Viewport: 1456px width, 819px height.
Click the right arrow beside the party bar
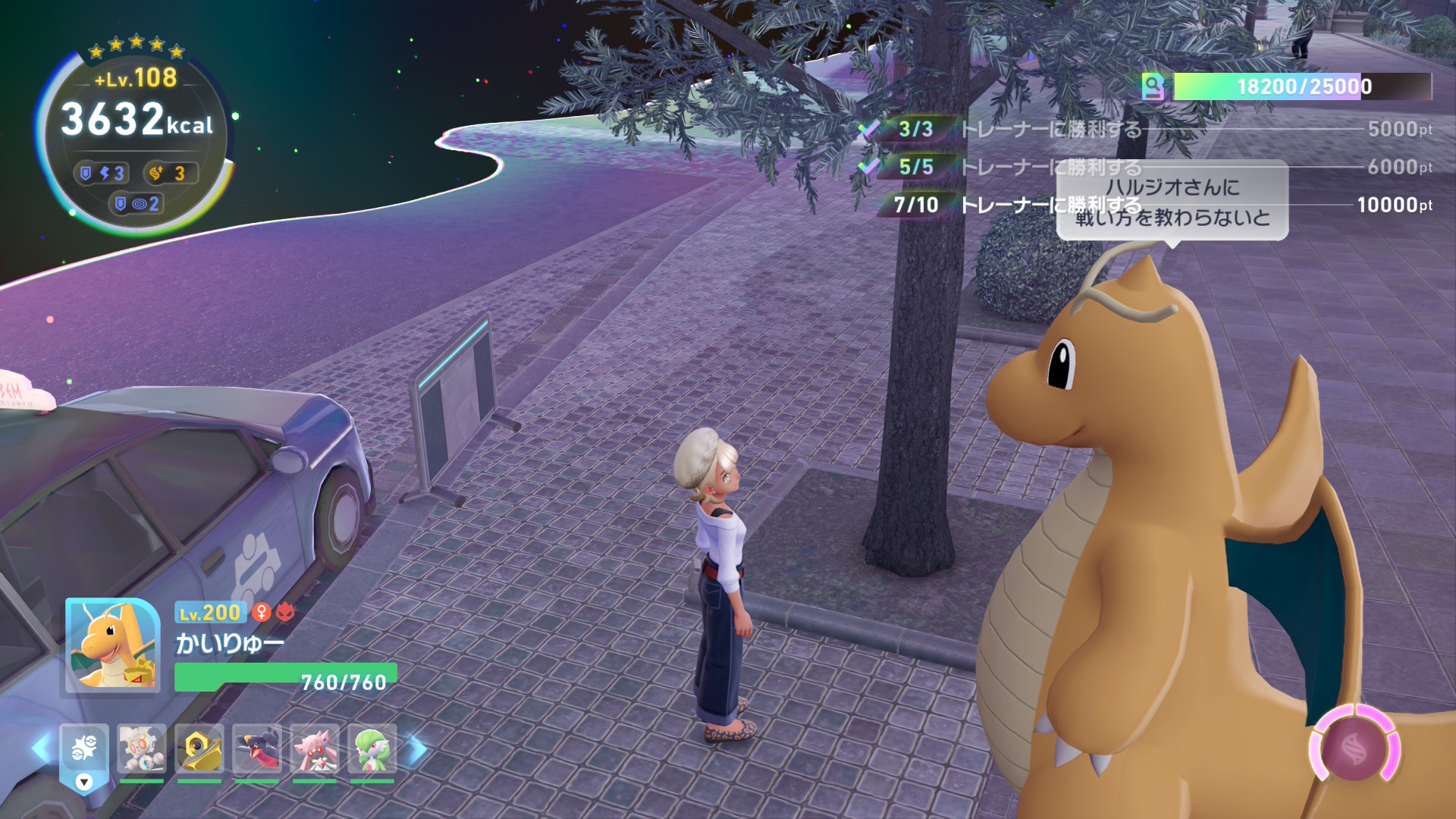[417, 749]
